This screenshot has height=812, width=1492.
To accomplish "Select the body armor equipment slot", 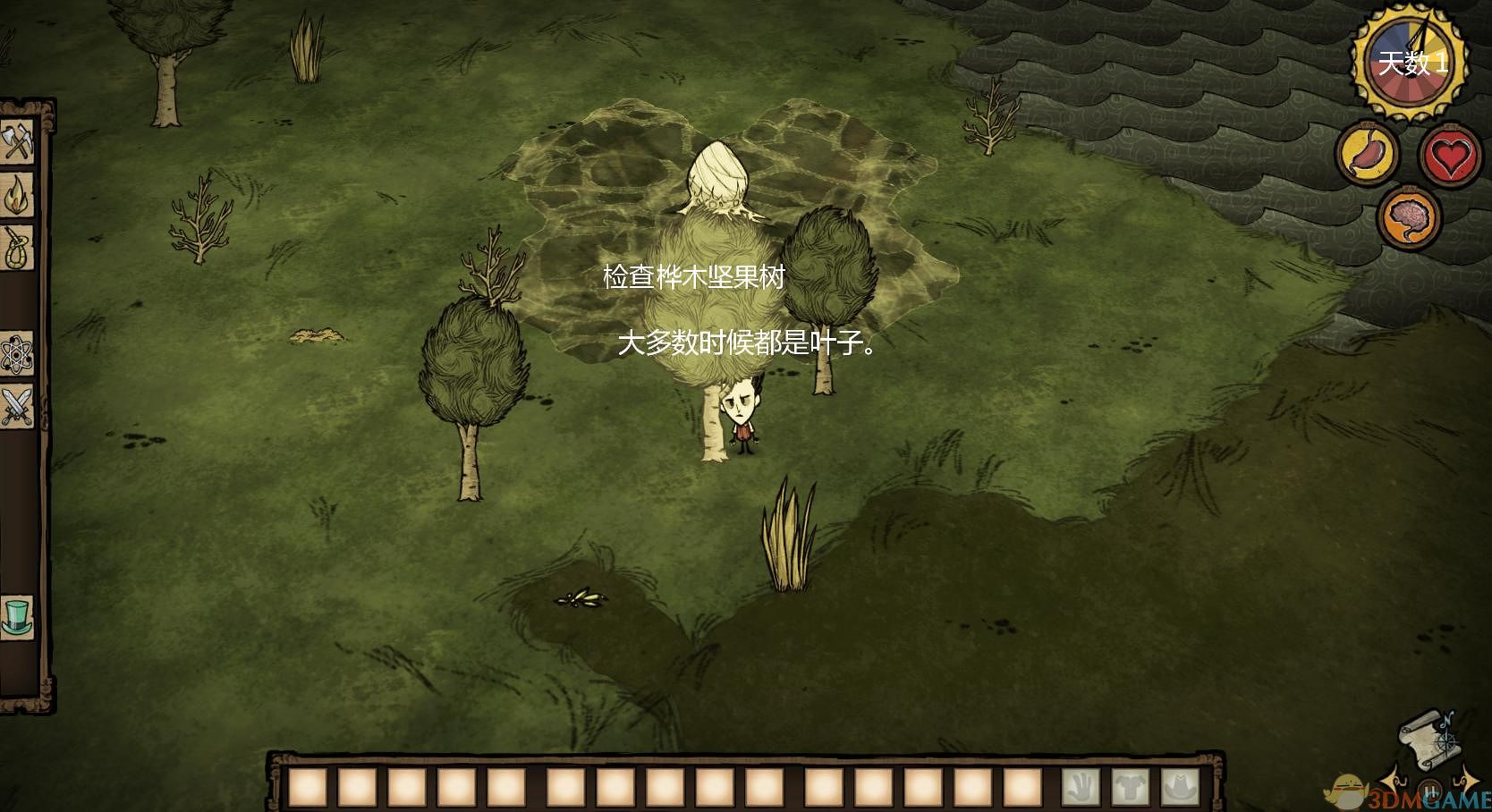I will point(1131,788).
